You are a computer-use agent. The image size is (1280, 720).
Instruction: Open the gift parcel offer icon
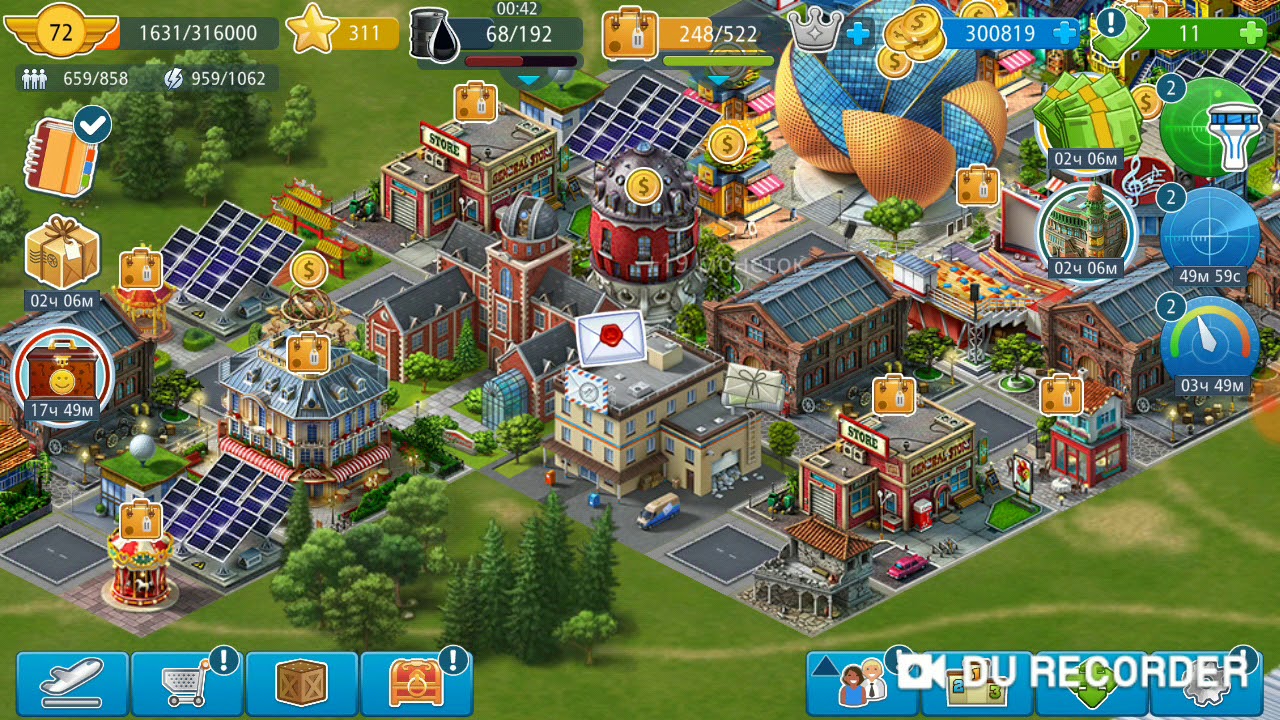point(62,255)
